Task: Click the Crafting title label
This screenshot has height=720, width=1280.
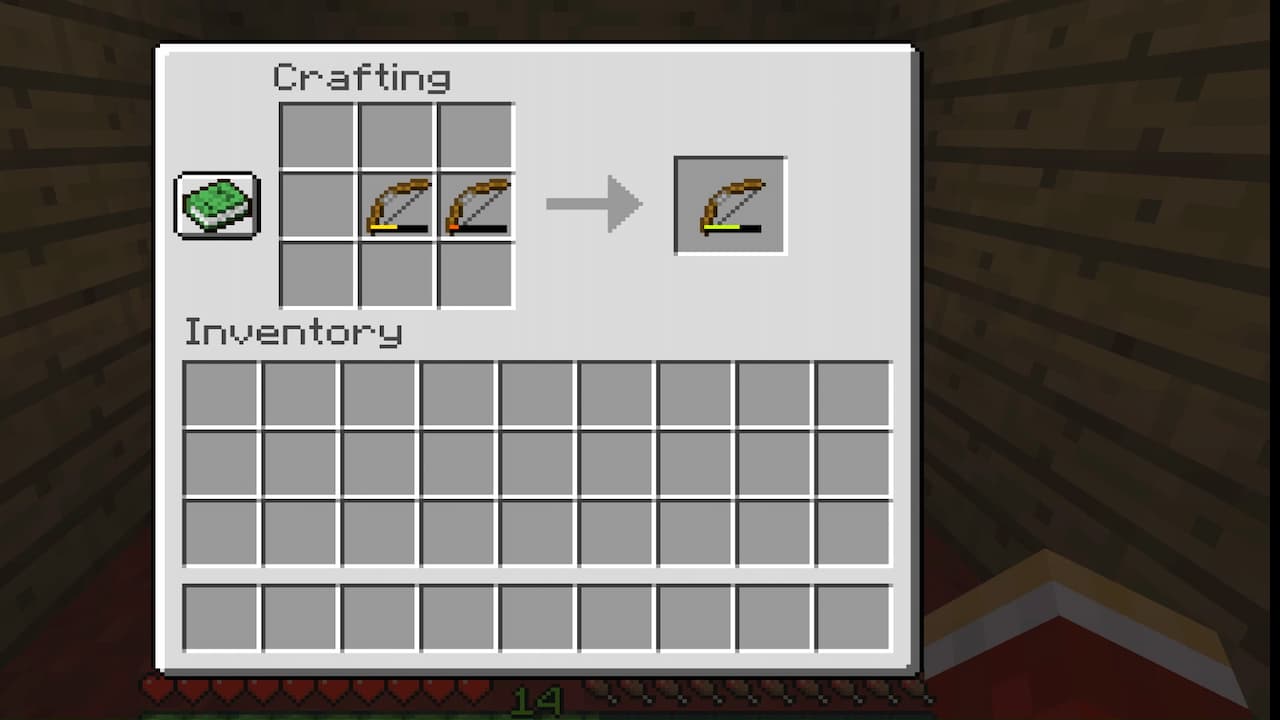Action: click(x=363, y=75)
